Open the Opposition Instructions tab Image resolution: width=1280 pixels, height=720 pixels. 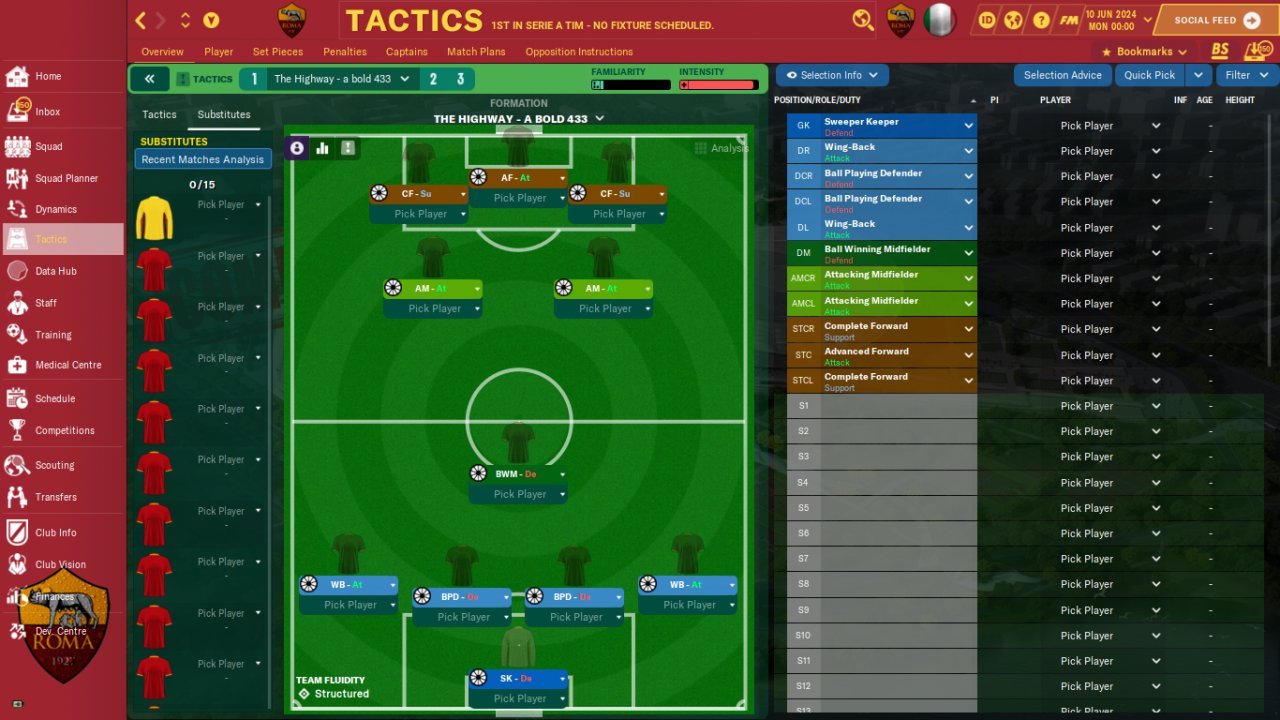(x=579, y=52)
